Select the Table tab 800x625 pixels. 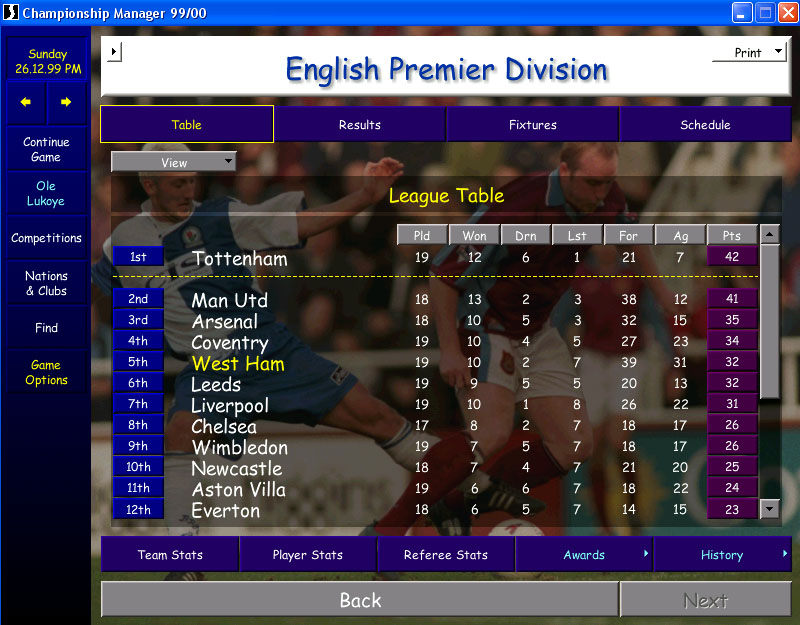point(187,125)
